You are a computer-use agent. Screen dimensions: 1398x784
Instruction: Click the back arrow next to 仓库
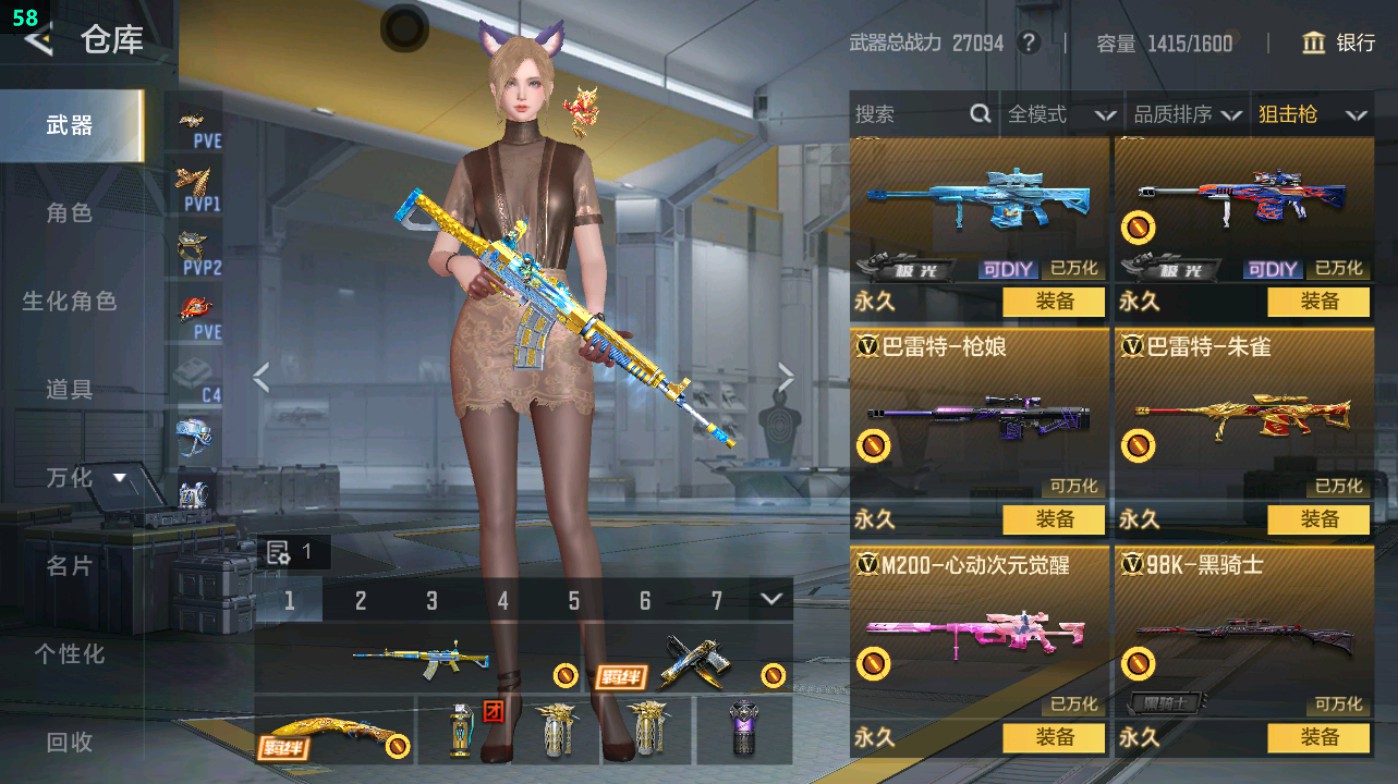tap(39, 42)
